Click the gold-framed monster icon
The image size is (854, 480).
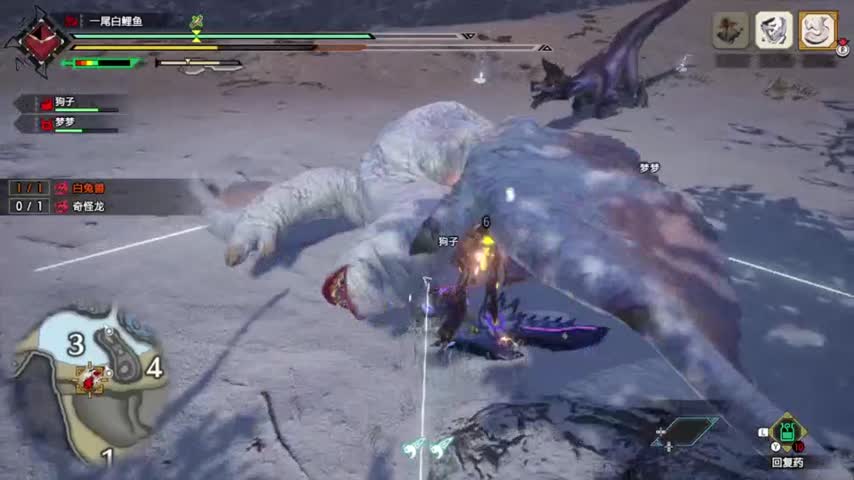(x=816, y=30)
